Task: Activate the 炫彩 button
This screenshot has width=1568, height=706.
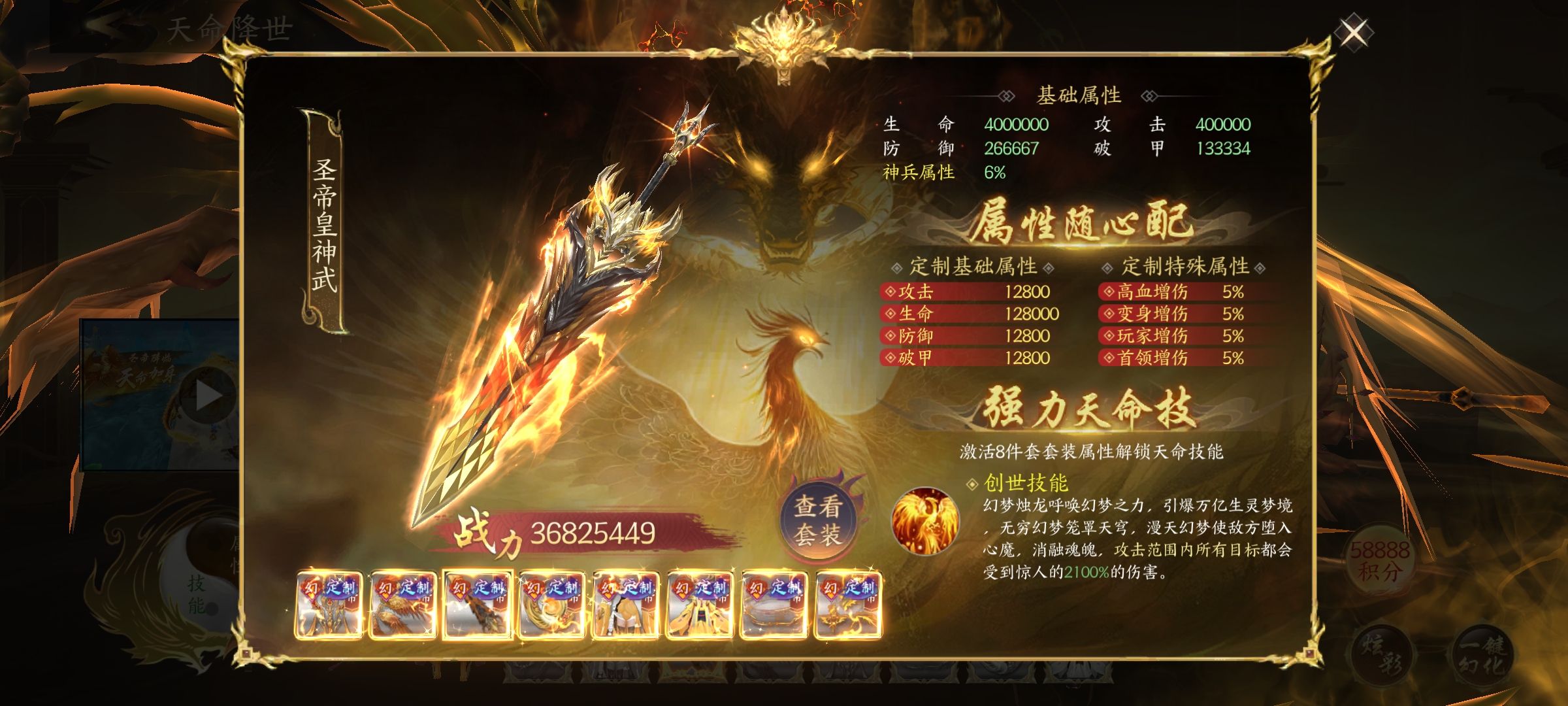Action: click(1380, 655)
